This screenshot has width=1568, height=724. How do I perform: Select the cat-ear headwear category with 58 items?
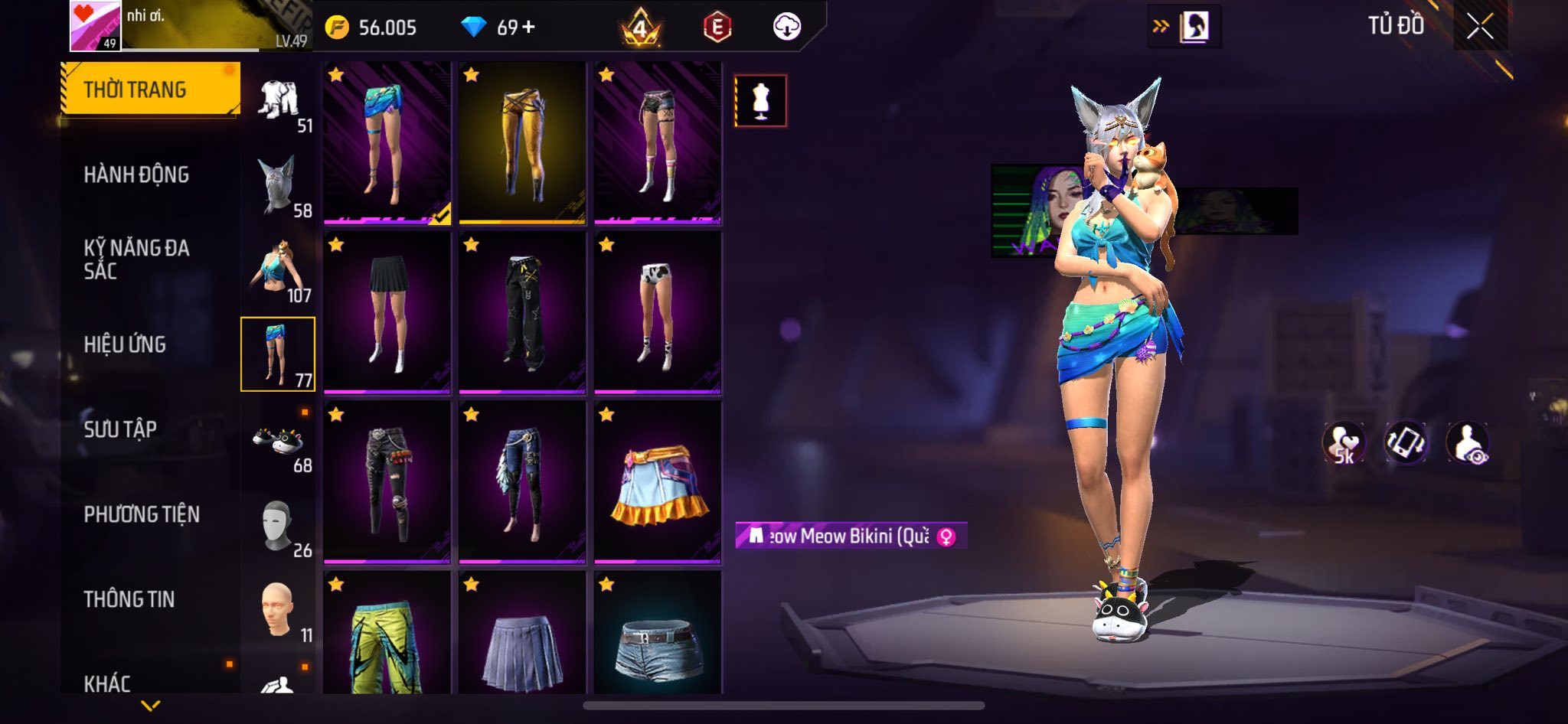coord(279,186)
